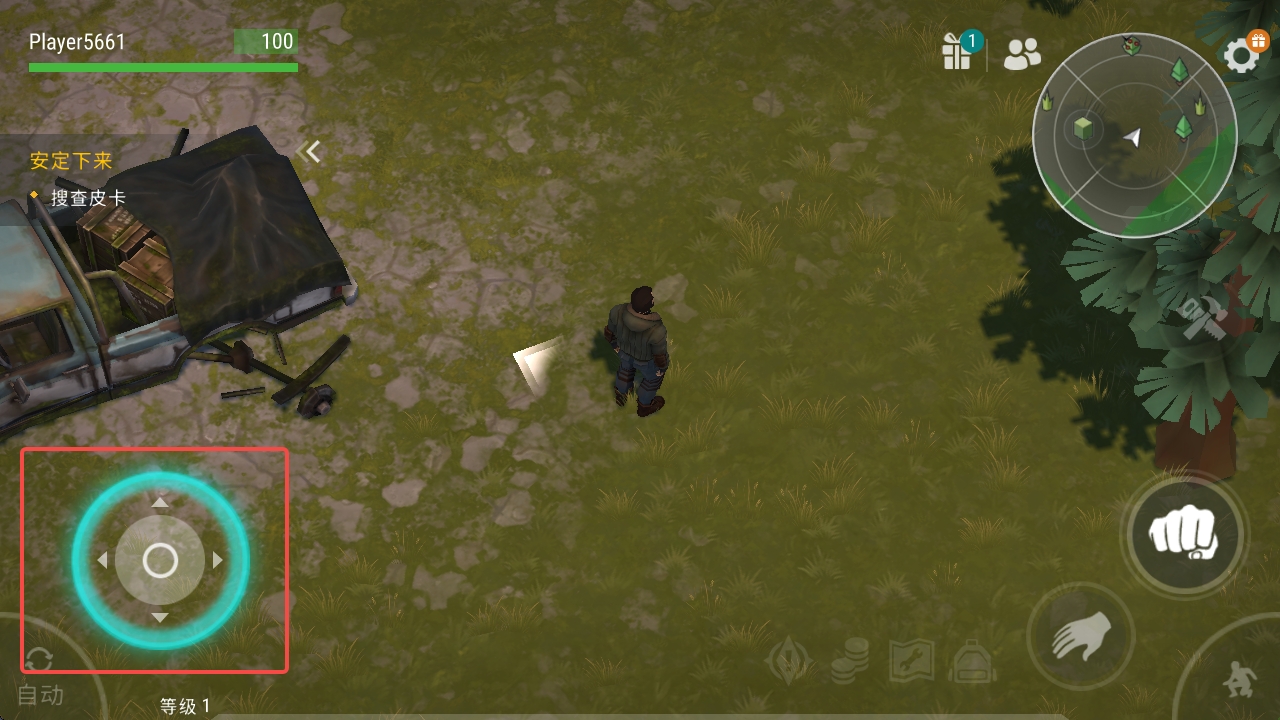Collapse the quest tracker with the double arrow
Image resolution: width=1280 pixels, height=720 pixels.
309,152
